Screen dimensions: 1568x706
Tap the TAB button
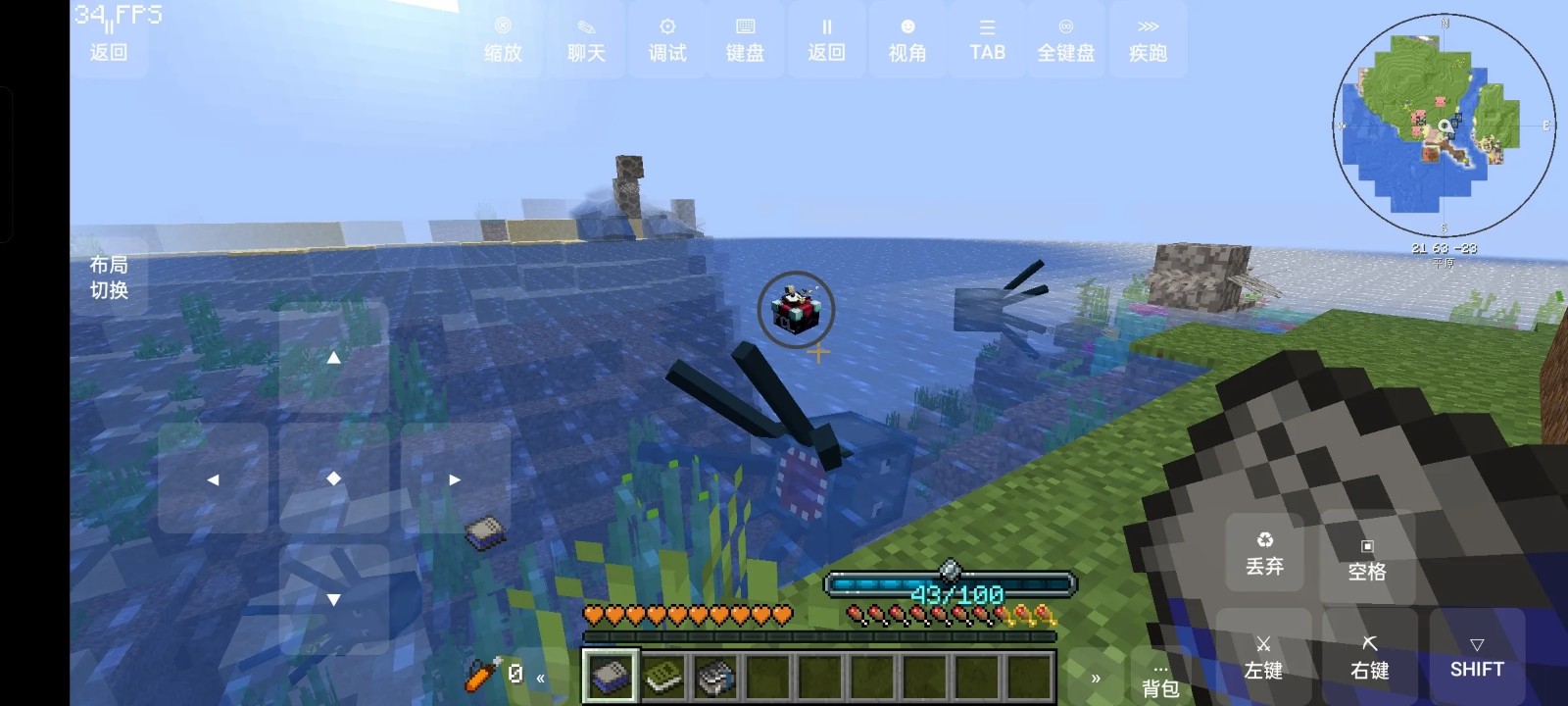pyautogui.click(x=987, y=40)
